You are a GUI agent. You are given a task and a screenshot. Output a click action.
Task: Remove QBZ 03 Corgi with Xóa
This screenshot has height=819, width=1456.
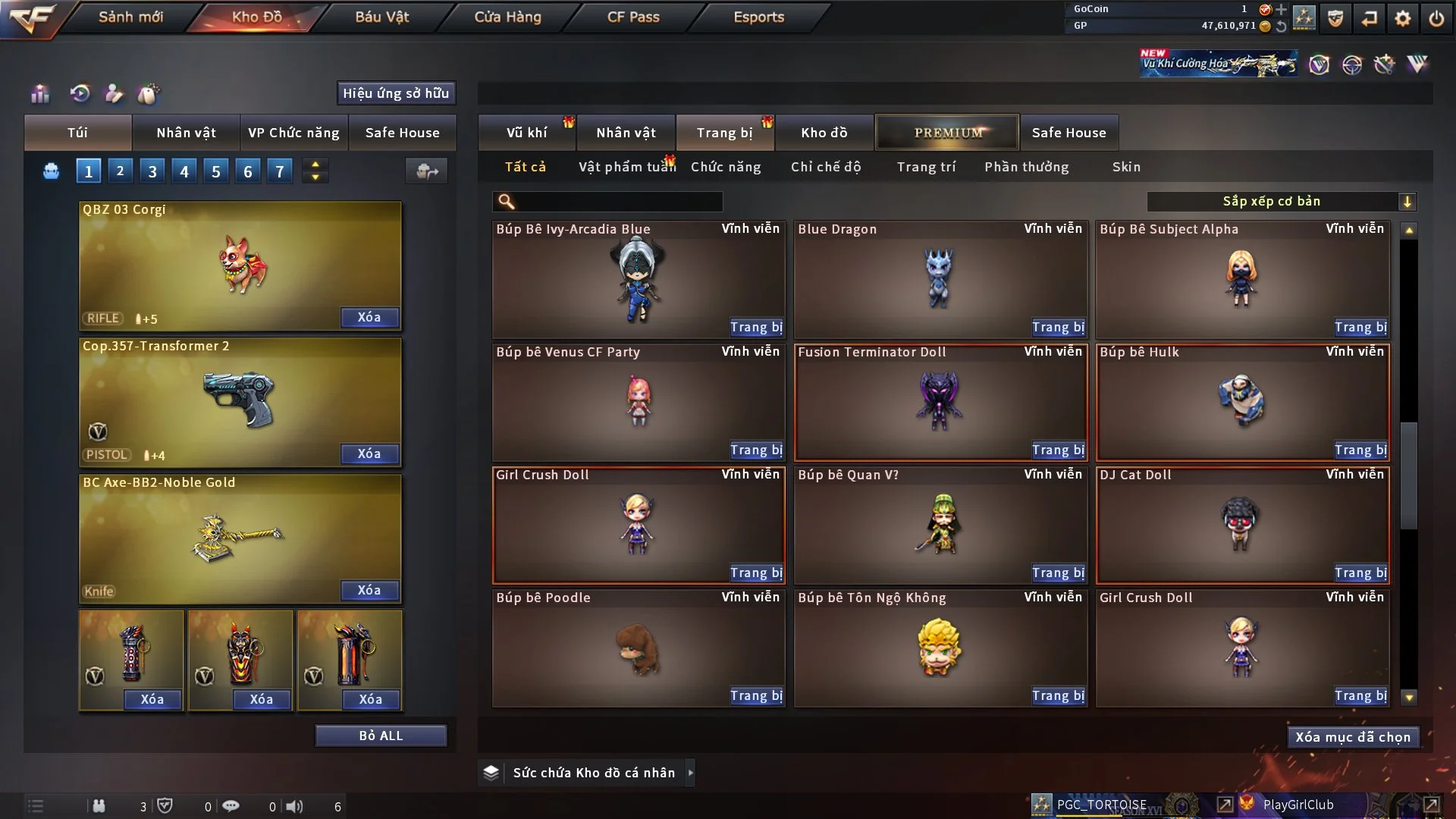369,318
